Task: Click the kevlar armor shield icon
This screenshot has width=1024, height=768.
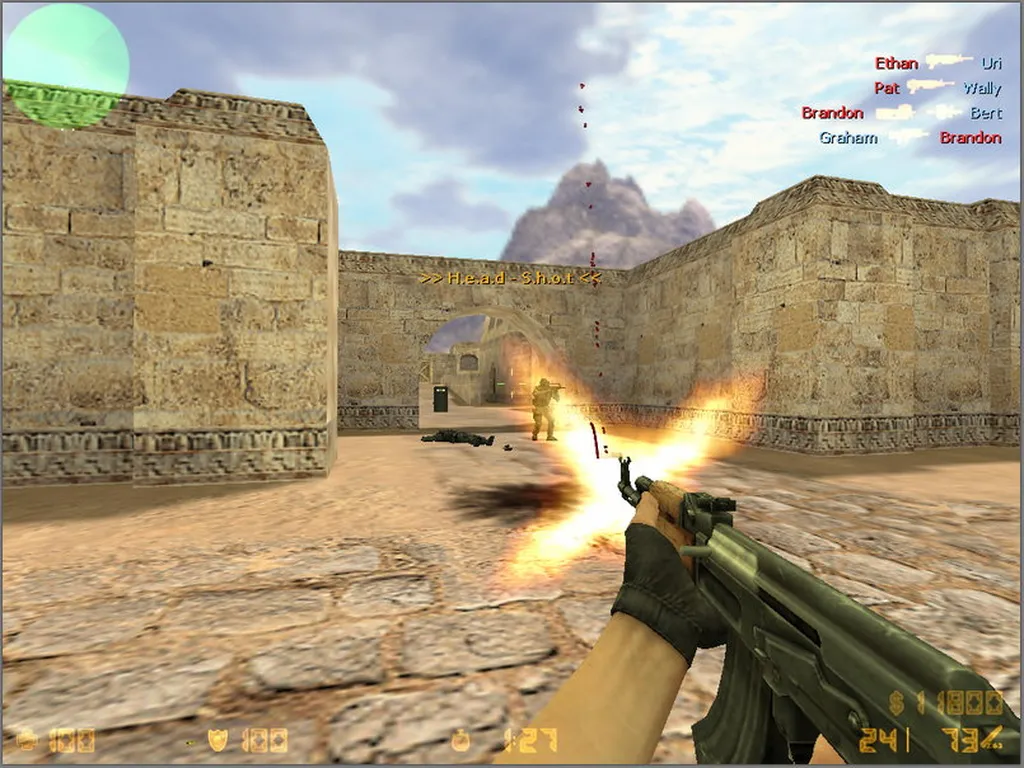Action: pos(217,740)
